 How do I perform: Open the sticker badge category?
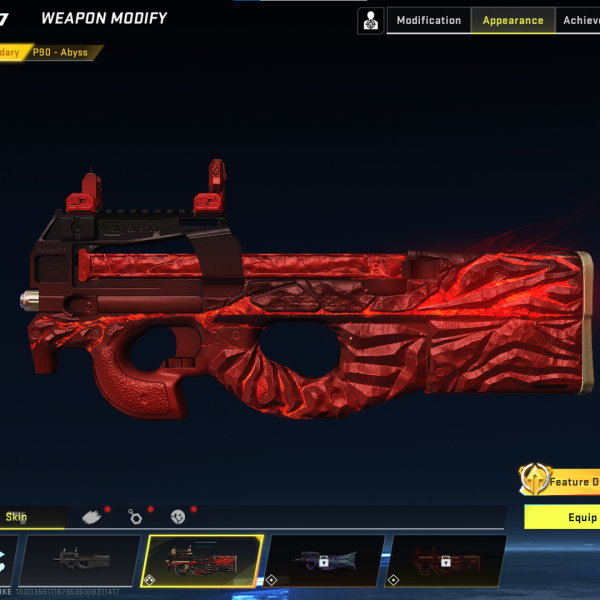pyautogui.click(x=178, y=517)
